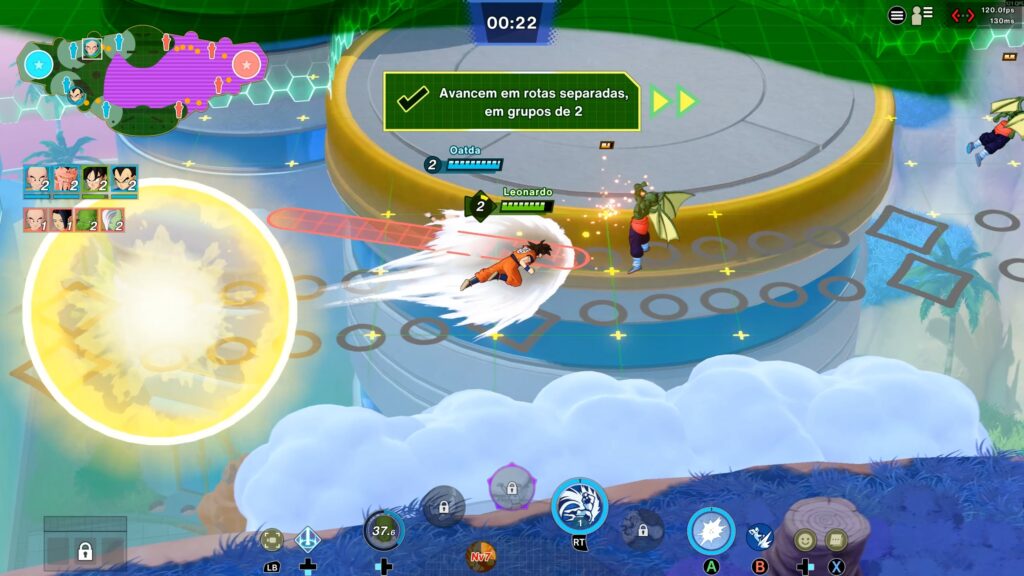The image size is (1024, 576).
Task: Select the blue team base star marker
Action: (x=39, y=66)
